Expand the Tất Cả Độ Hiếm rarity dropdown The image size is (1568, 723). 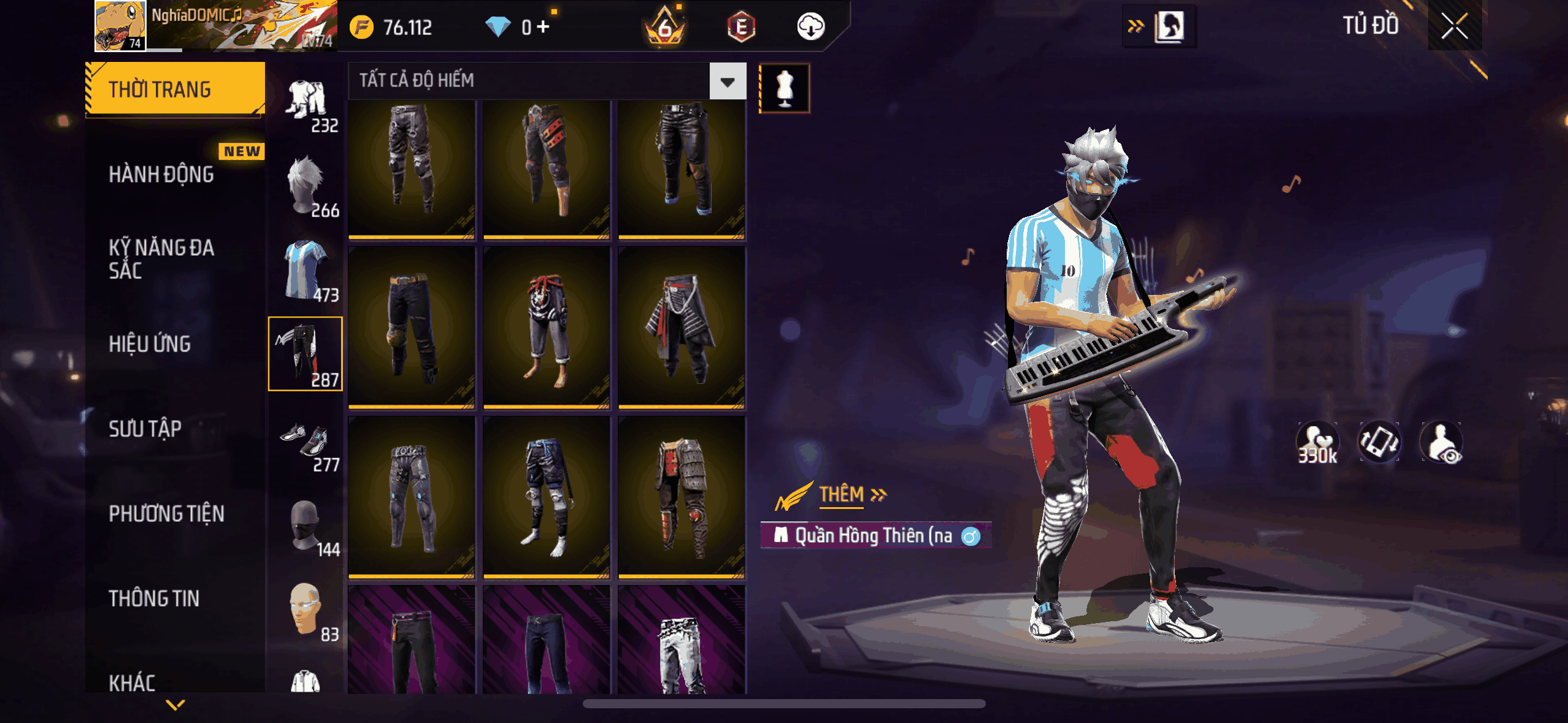[x=728, y=81]
